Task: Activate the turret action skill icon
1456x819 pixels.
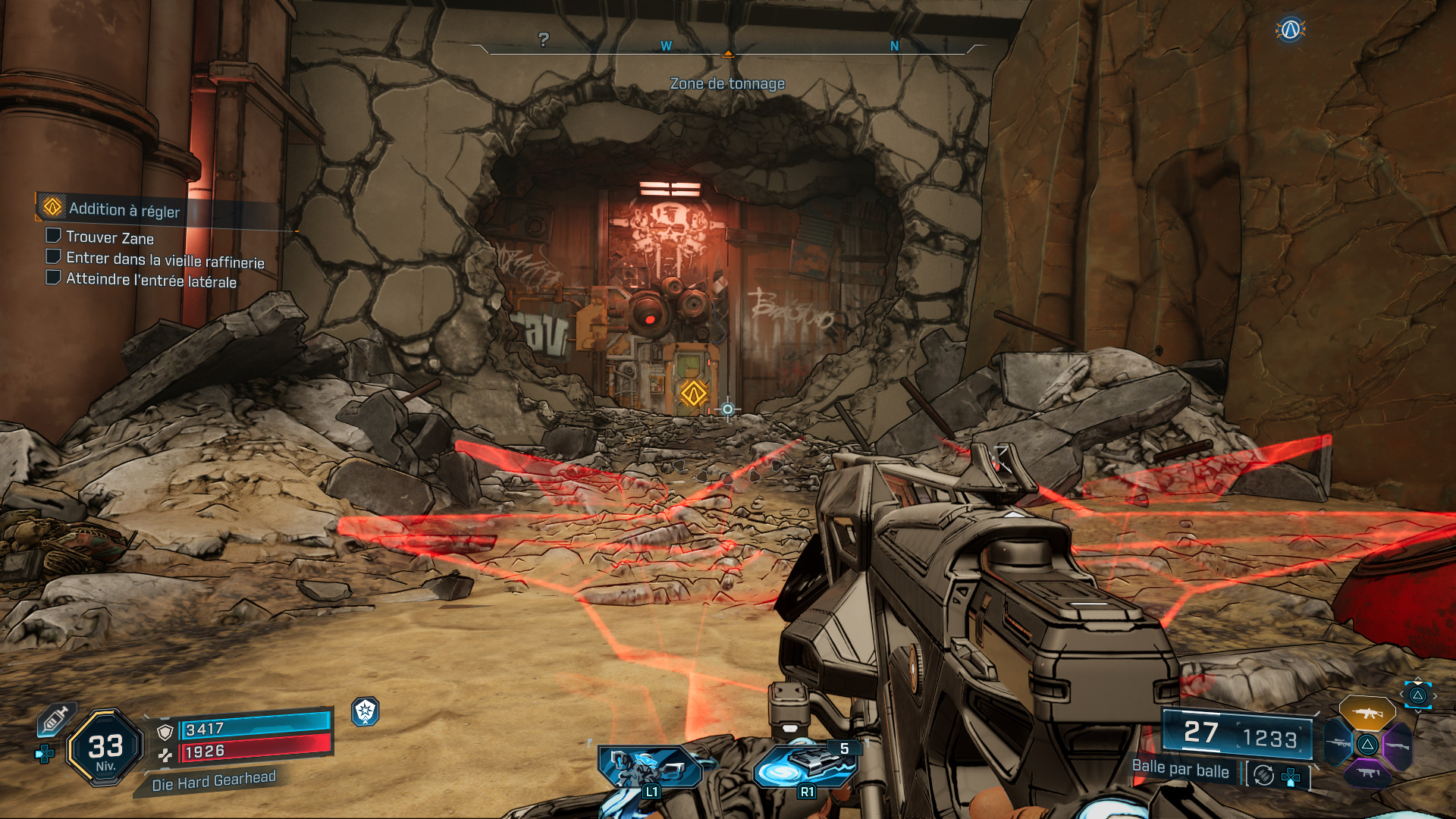Action: click(649, 767)
